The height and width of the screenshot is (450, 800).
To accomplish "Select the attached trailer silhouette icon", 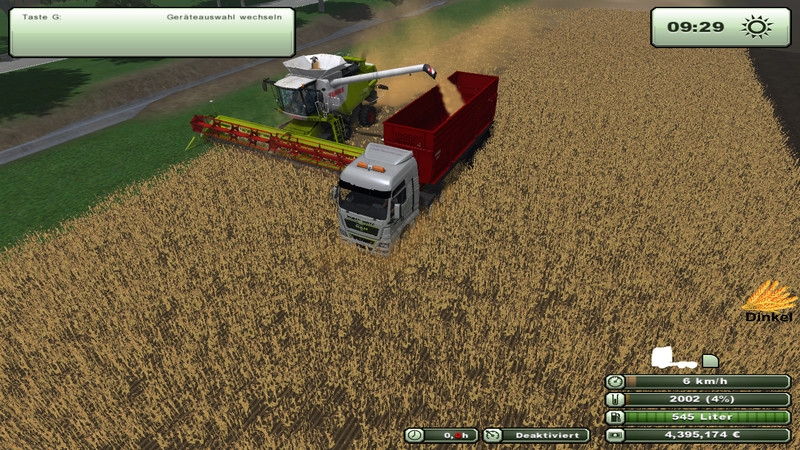I will 710,360.
